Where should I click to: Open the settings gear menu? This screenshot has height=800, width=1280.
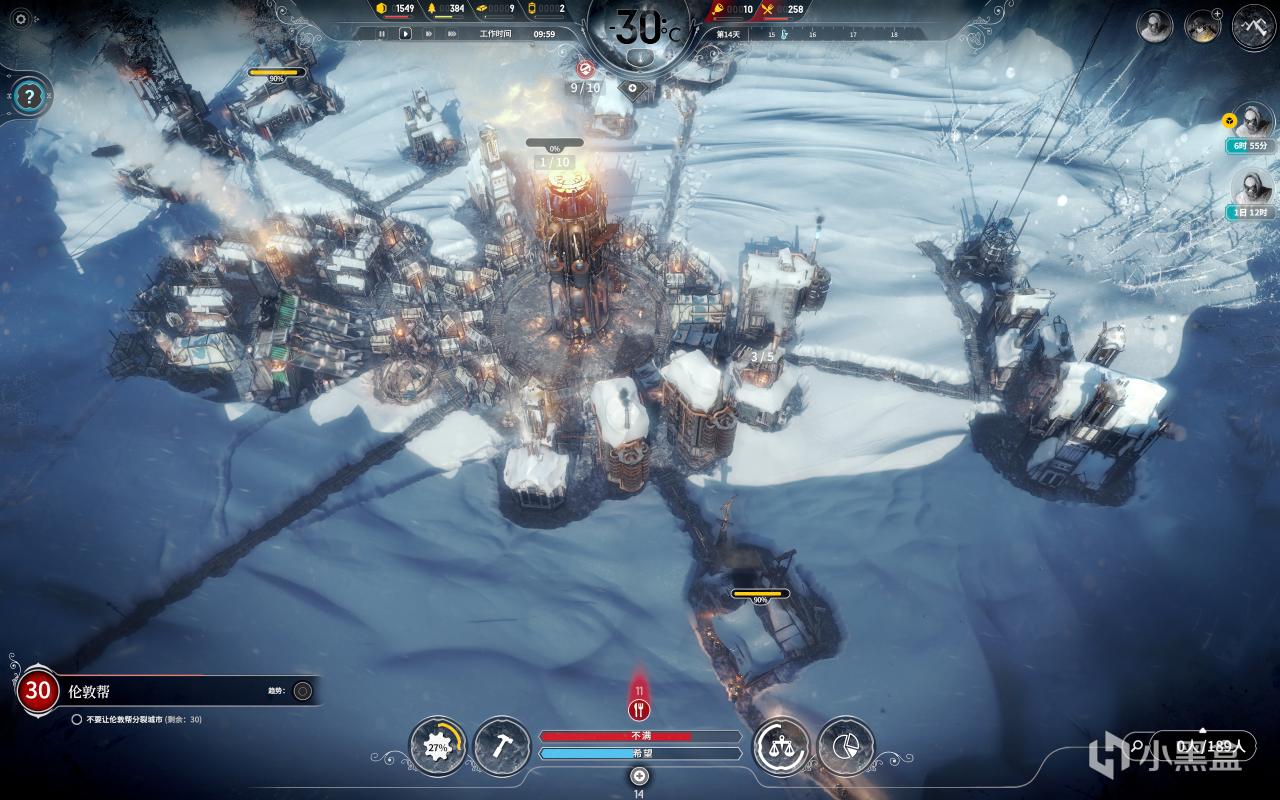tap(20, 19)
